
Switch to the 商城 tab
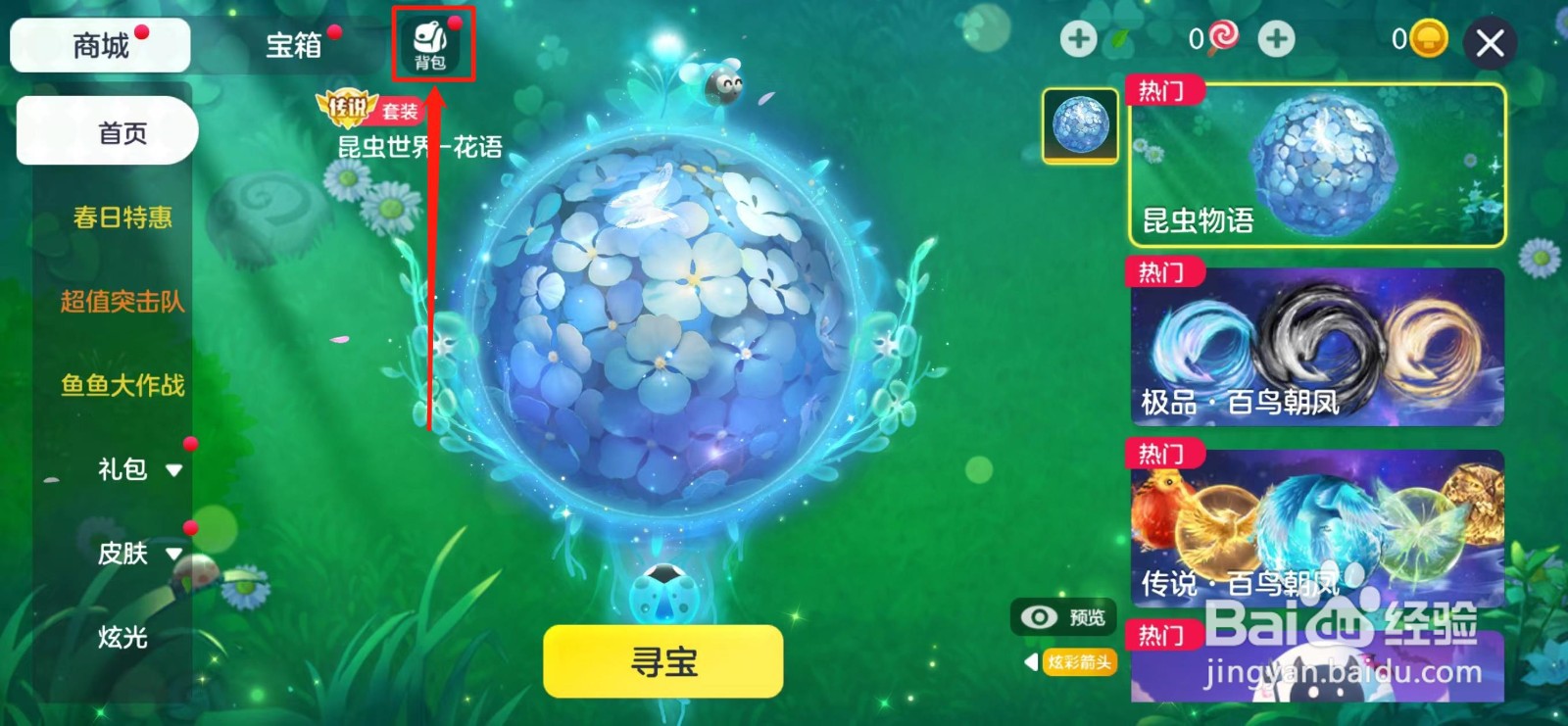pyautogui.click(x=99, y=44)
